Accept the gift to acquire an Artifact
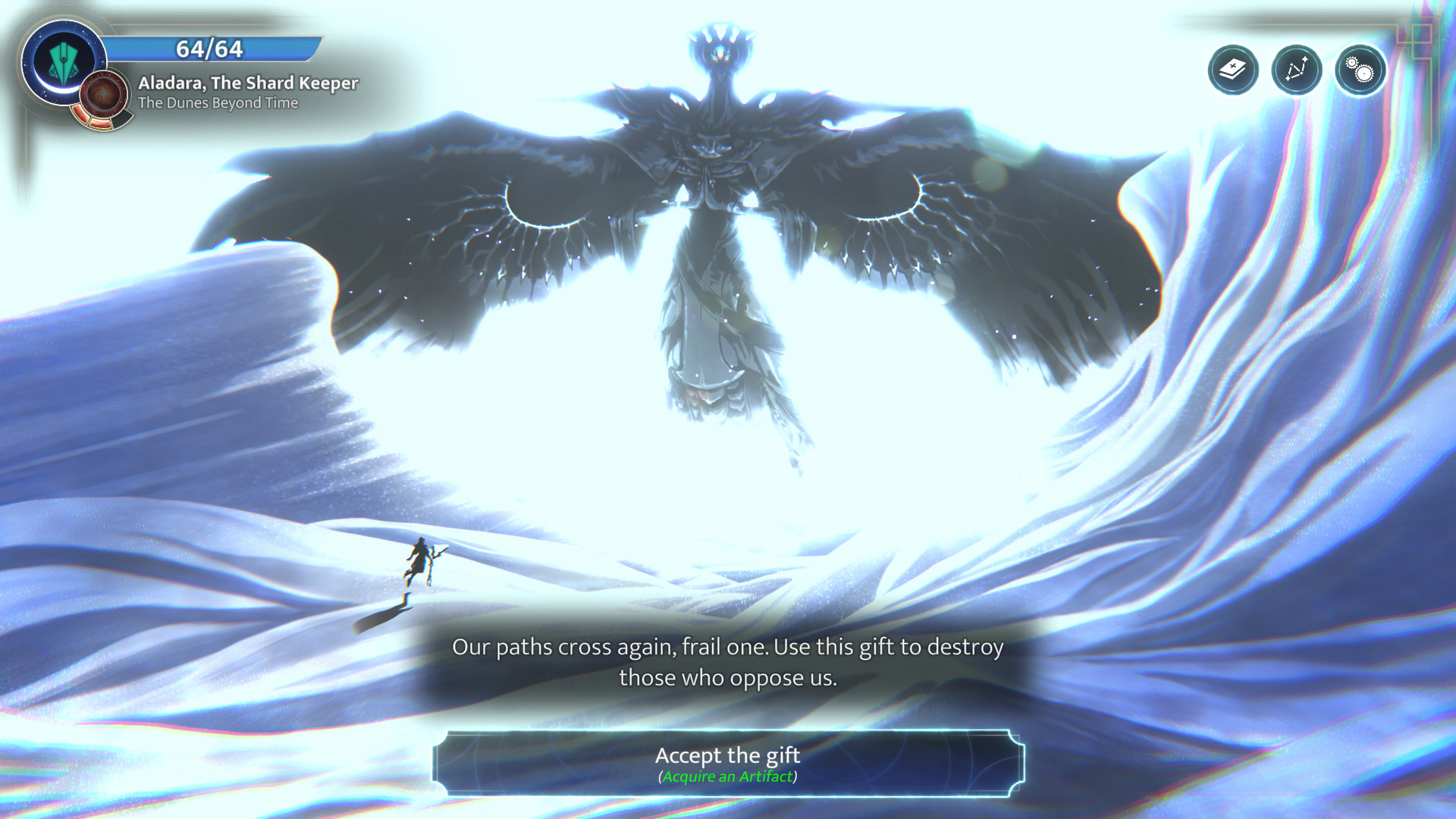This screenshot has height=819, width=1456. point(728,764)
